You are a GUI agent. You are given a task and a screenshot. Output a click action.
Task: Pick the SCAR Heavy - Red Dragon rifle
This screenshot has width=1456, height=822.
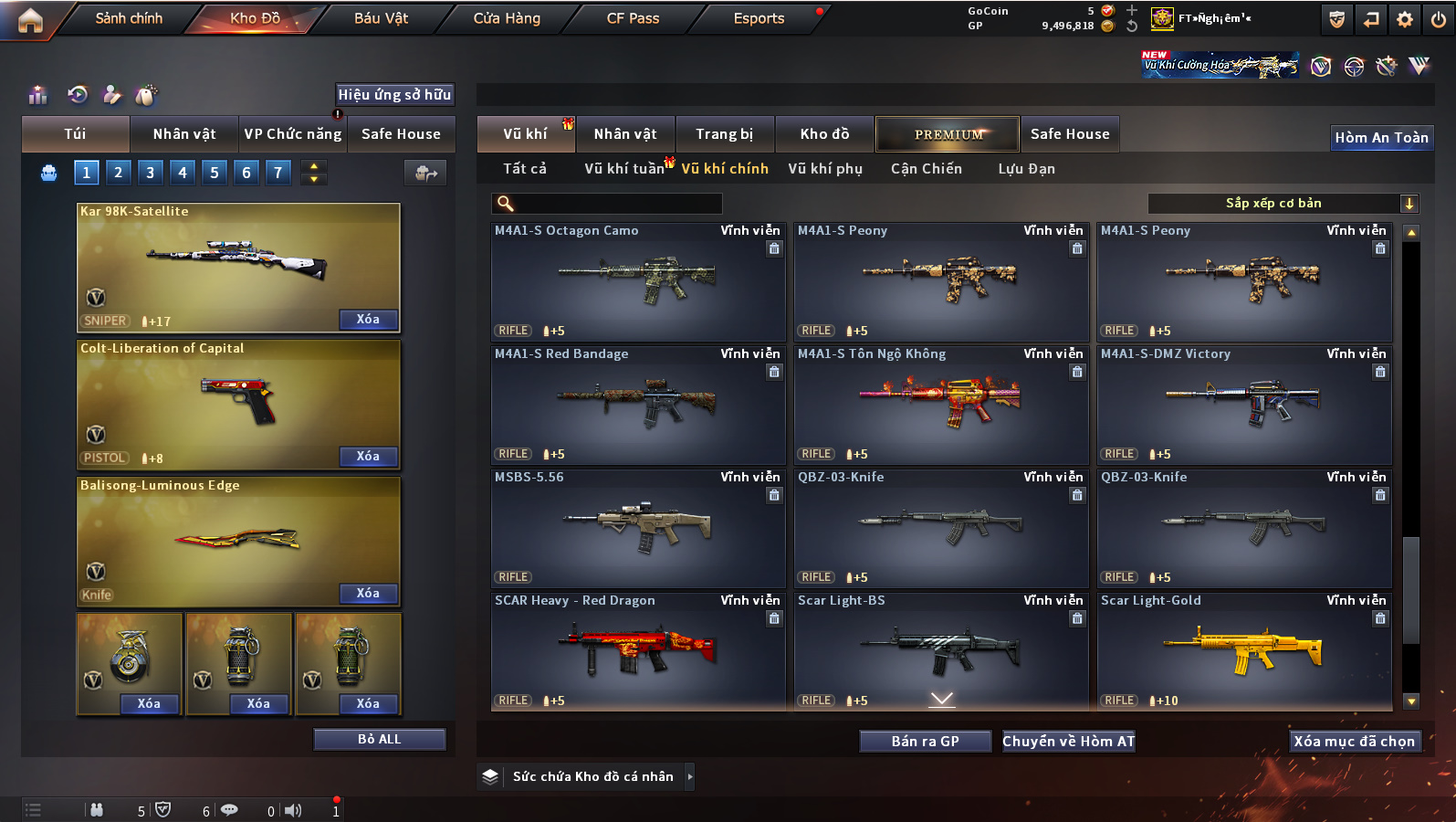tap(637, 650)
